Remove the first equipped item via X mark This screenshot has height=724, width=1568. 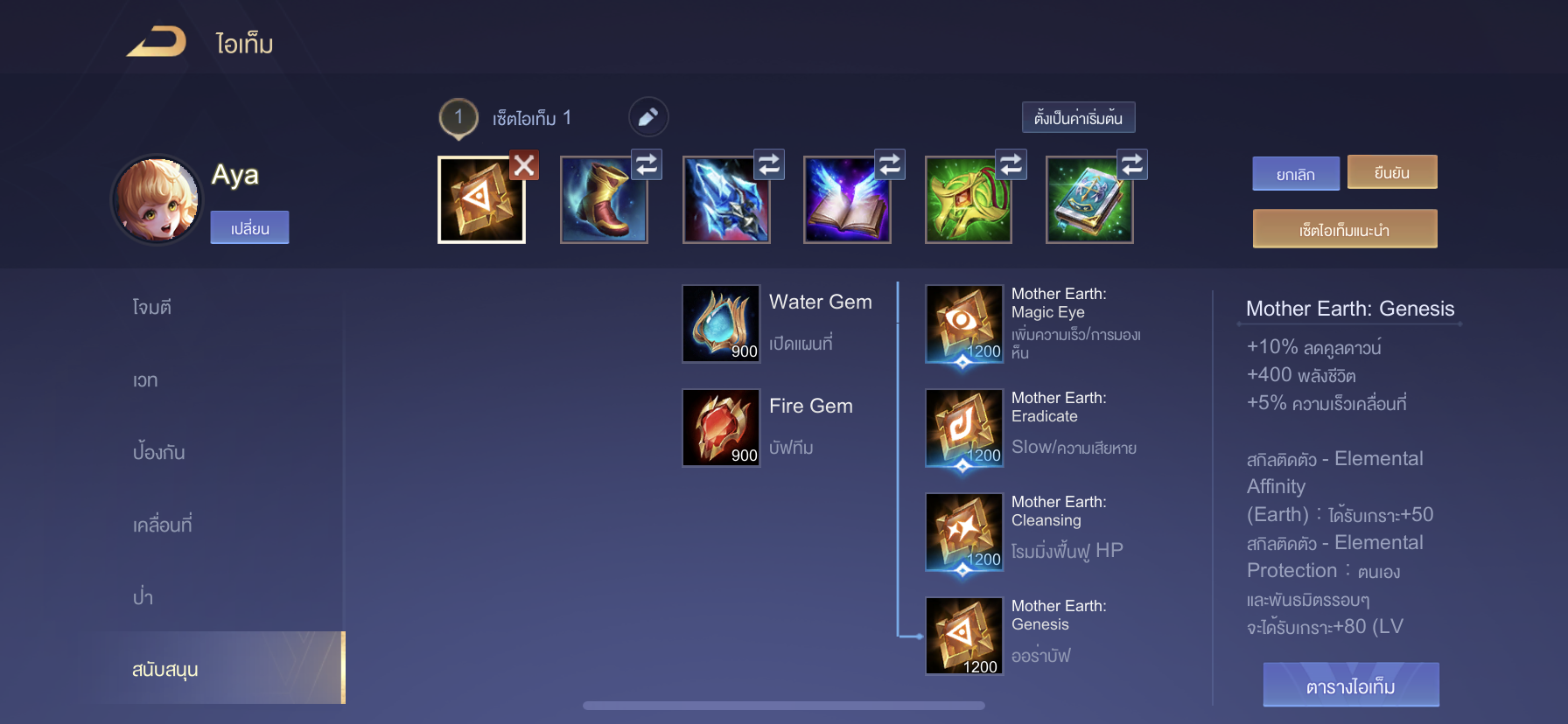(x=524, y=165)
